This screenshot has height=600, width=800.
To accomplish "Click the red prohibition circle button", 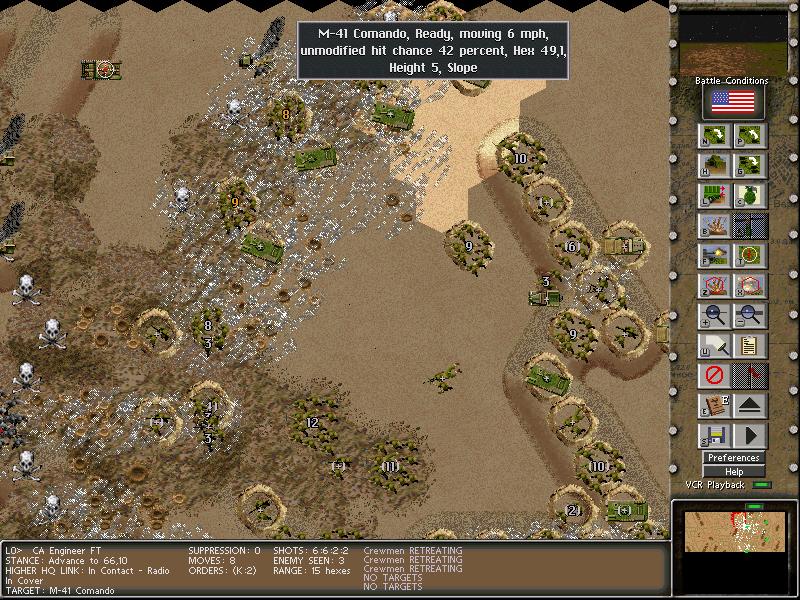I will pyautogui.click(x=714, y=377).
